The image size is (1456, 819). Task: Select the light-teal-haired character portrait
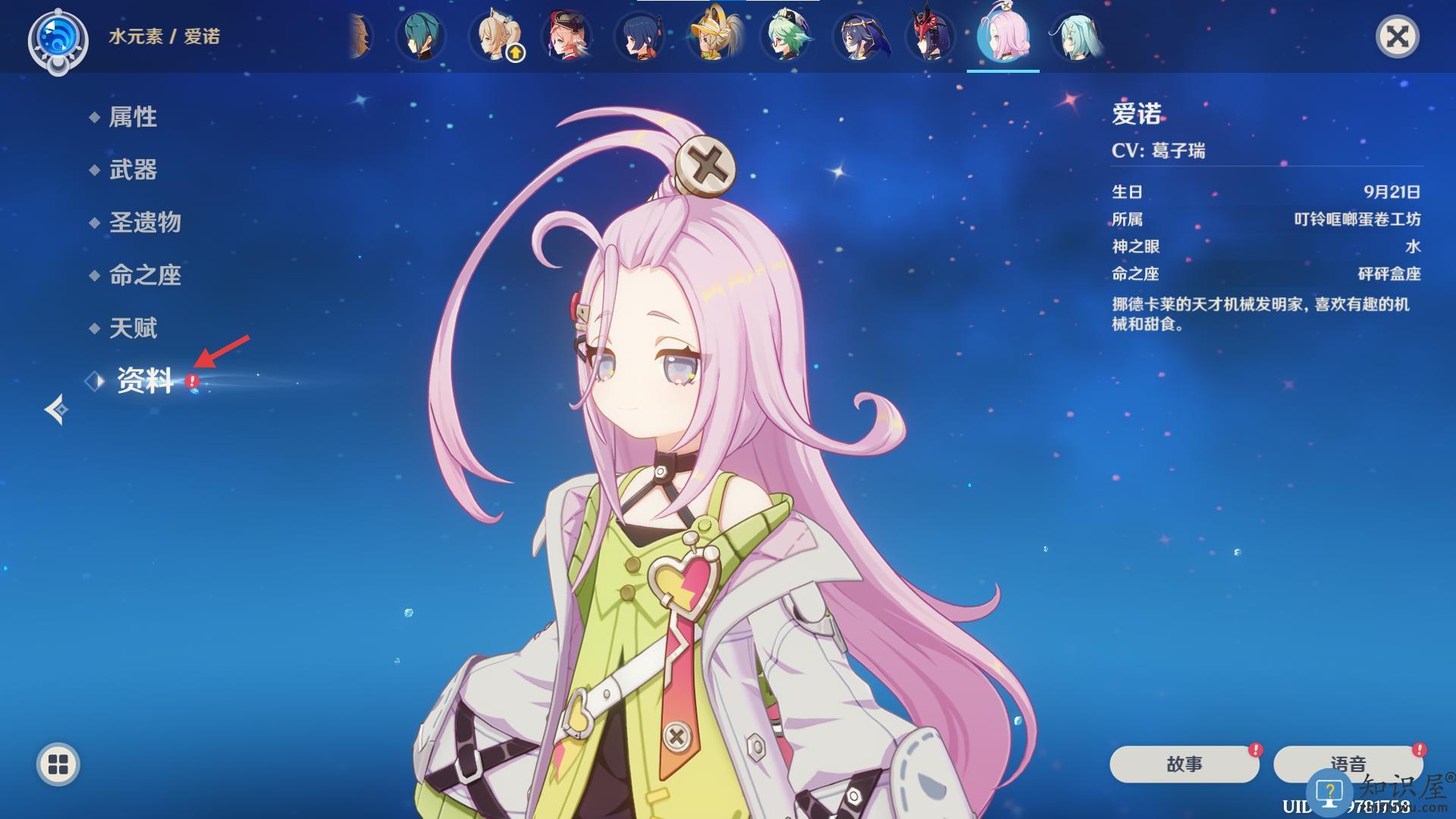(x=1076, y=36)
